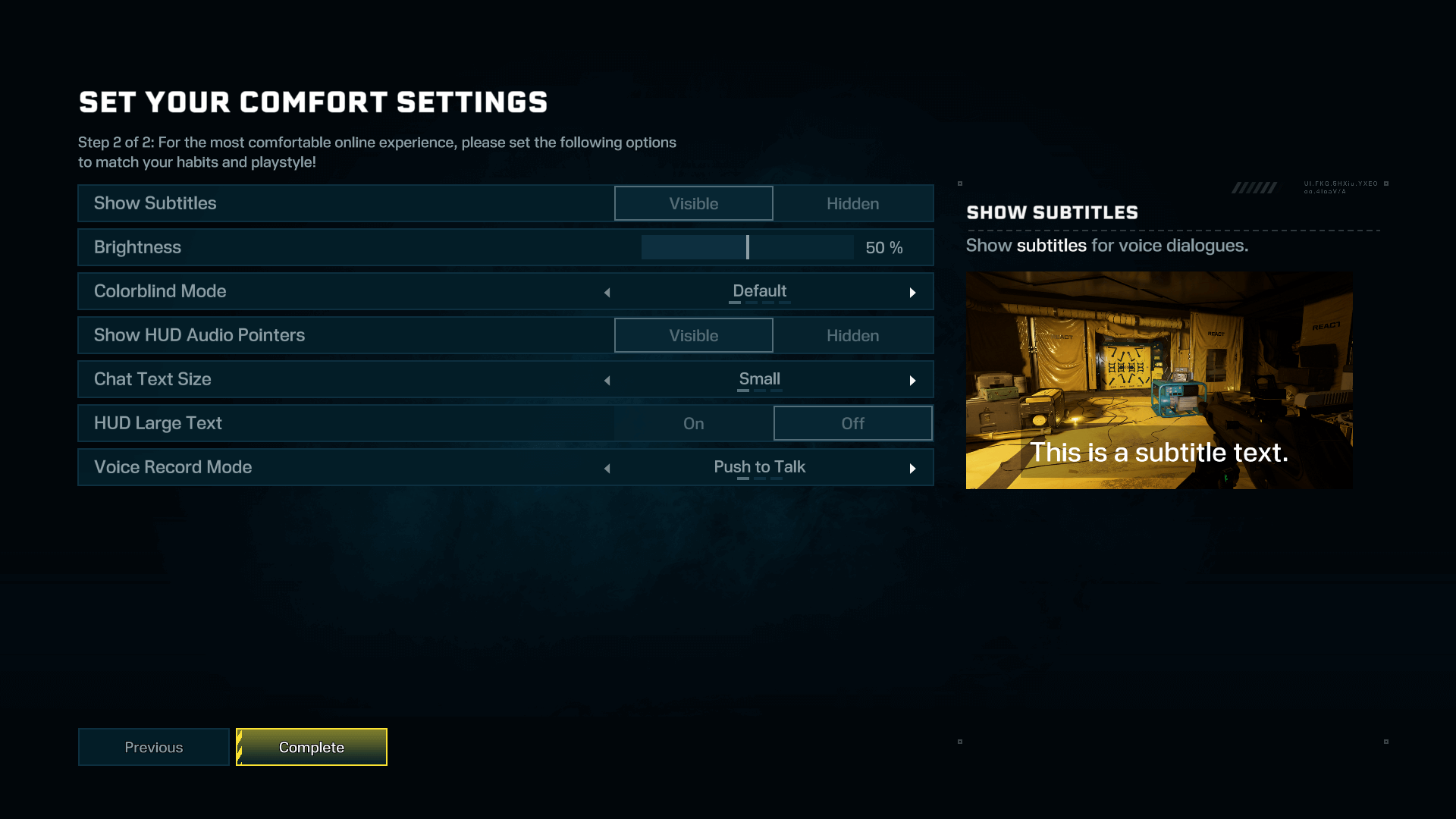
Task: Enable HUD Large Text
Action: (692, 423)
